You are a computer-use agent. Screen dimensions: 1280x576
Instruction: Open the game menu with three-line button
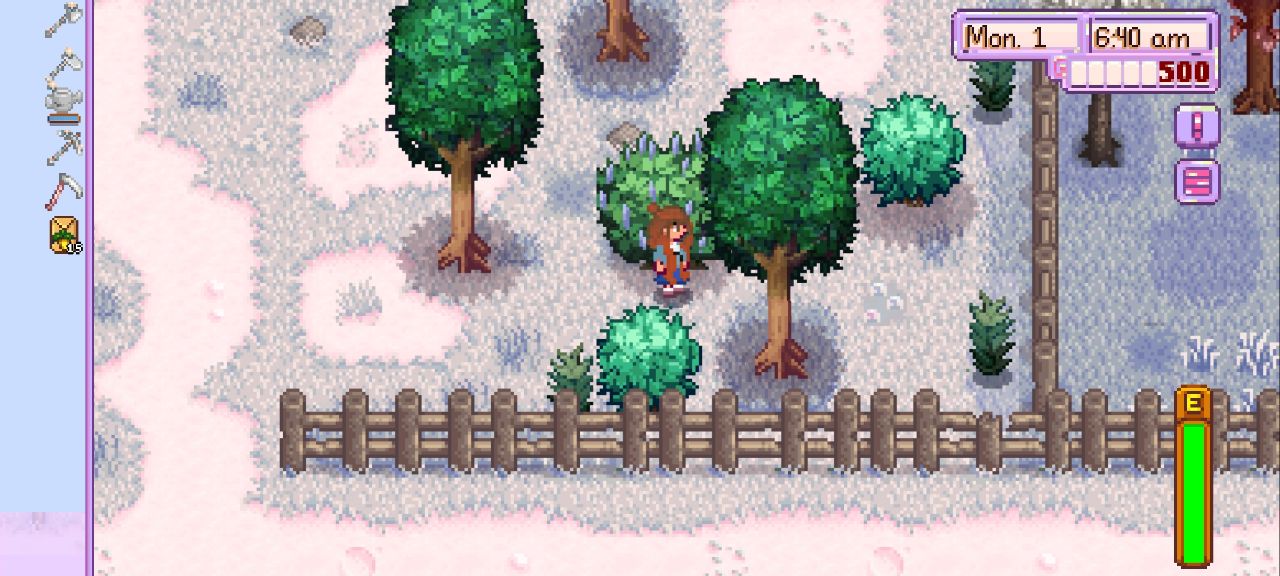[x=1197, y=181]
